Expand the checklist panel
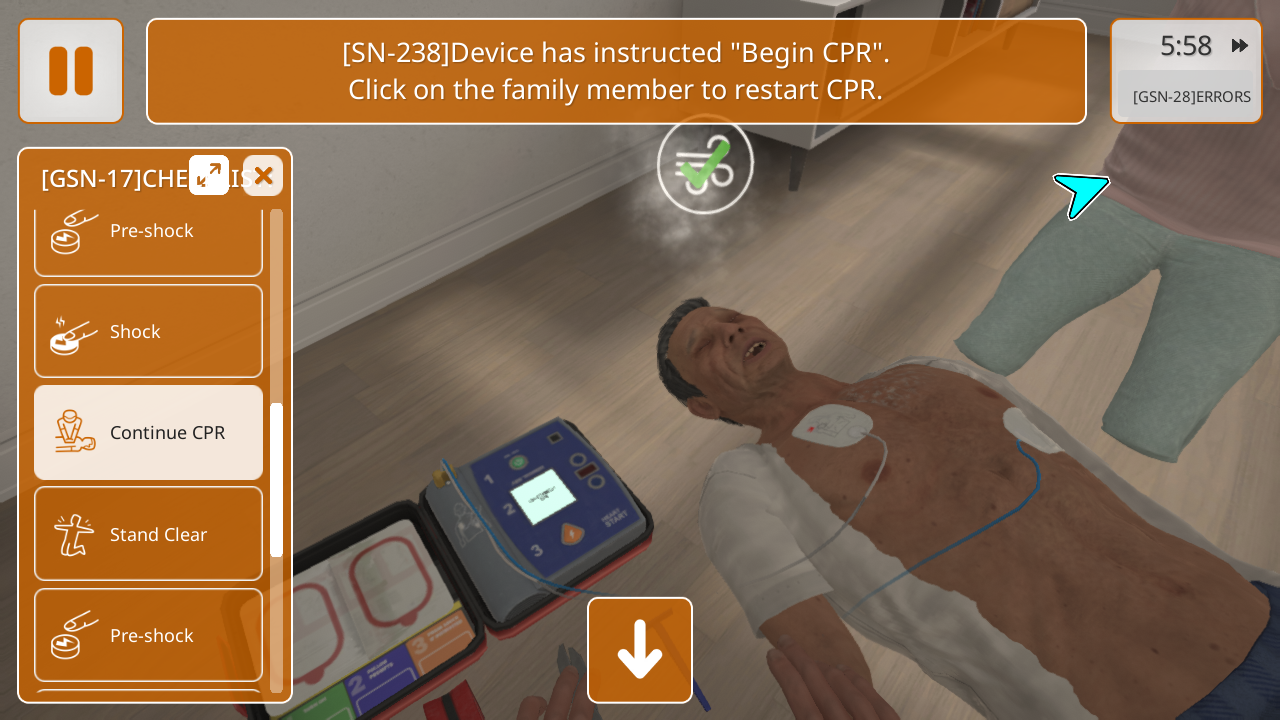This screenshot has width=1280, height=720. click(x=209, y=175)
